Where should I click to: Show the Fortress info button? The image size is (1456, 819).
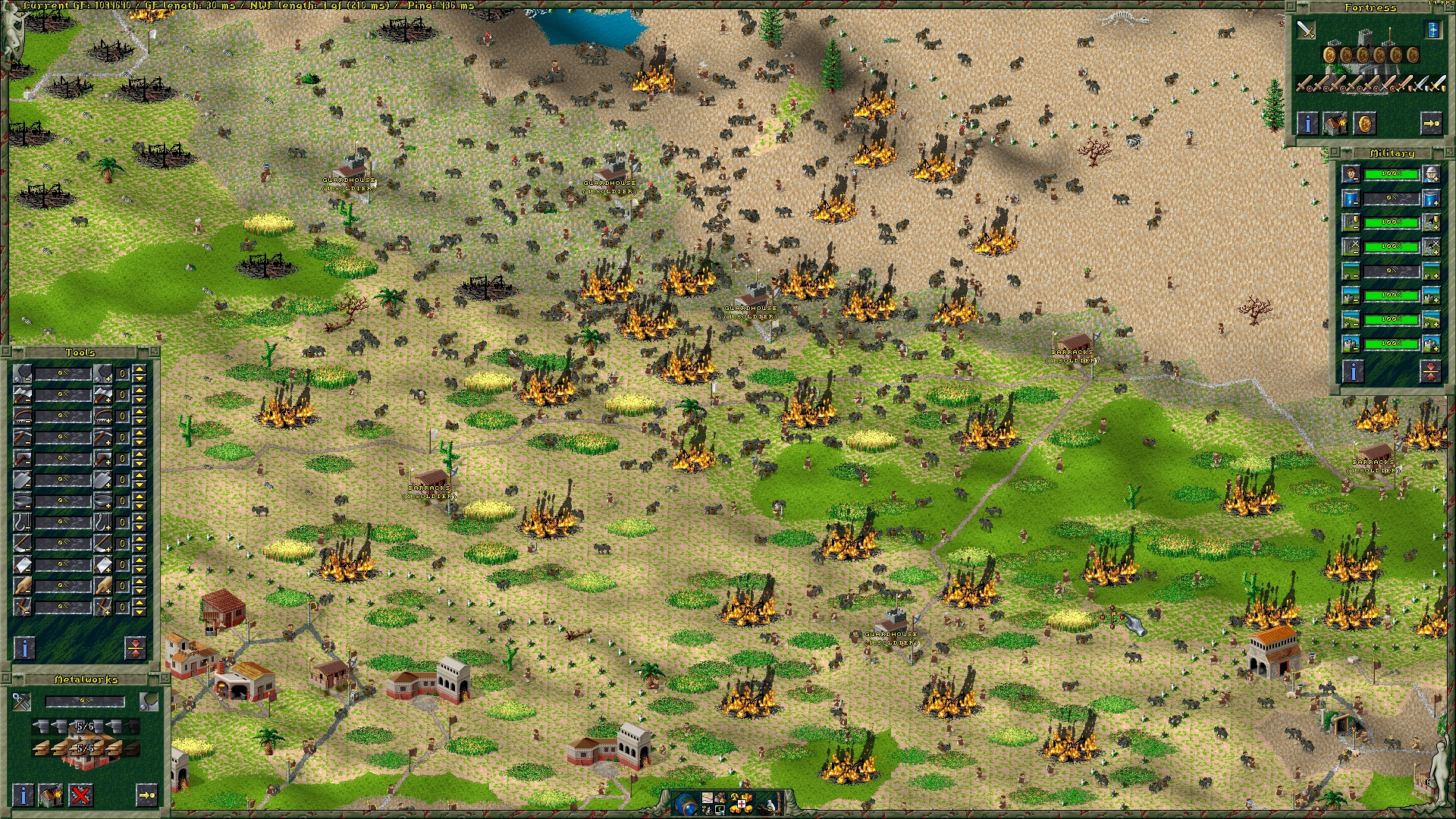[x=1307, y=124]
